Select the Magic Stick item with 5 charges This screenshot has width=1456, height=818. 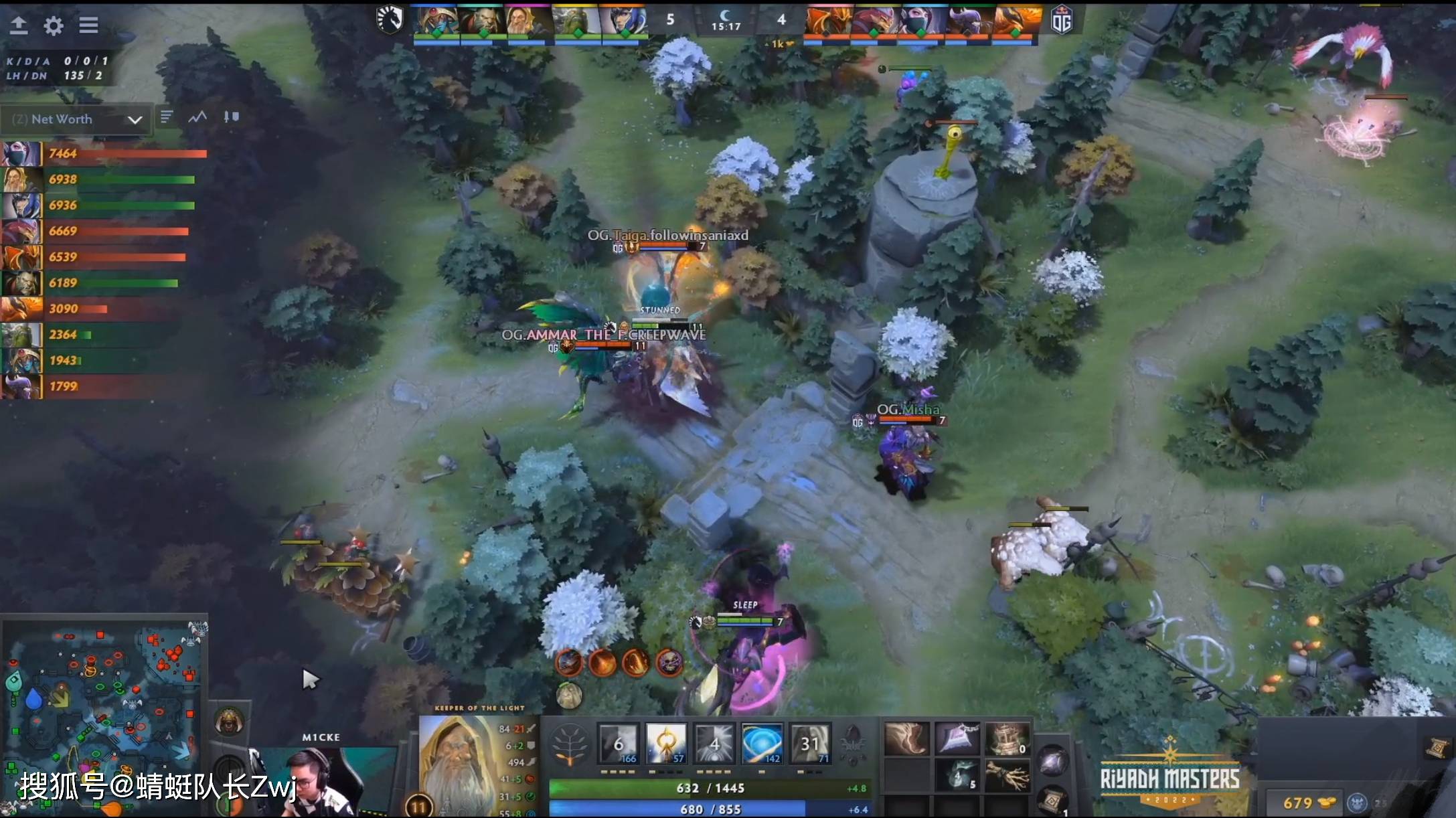959,776
